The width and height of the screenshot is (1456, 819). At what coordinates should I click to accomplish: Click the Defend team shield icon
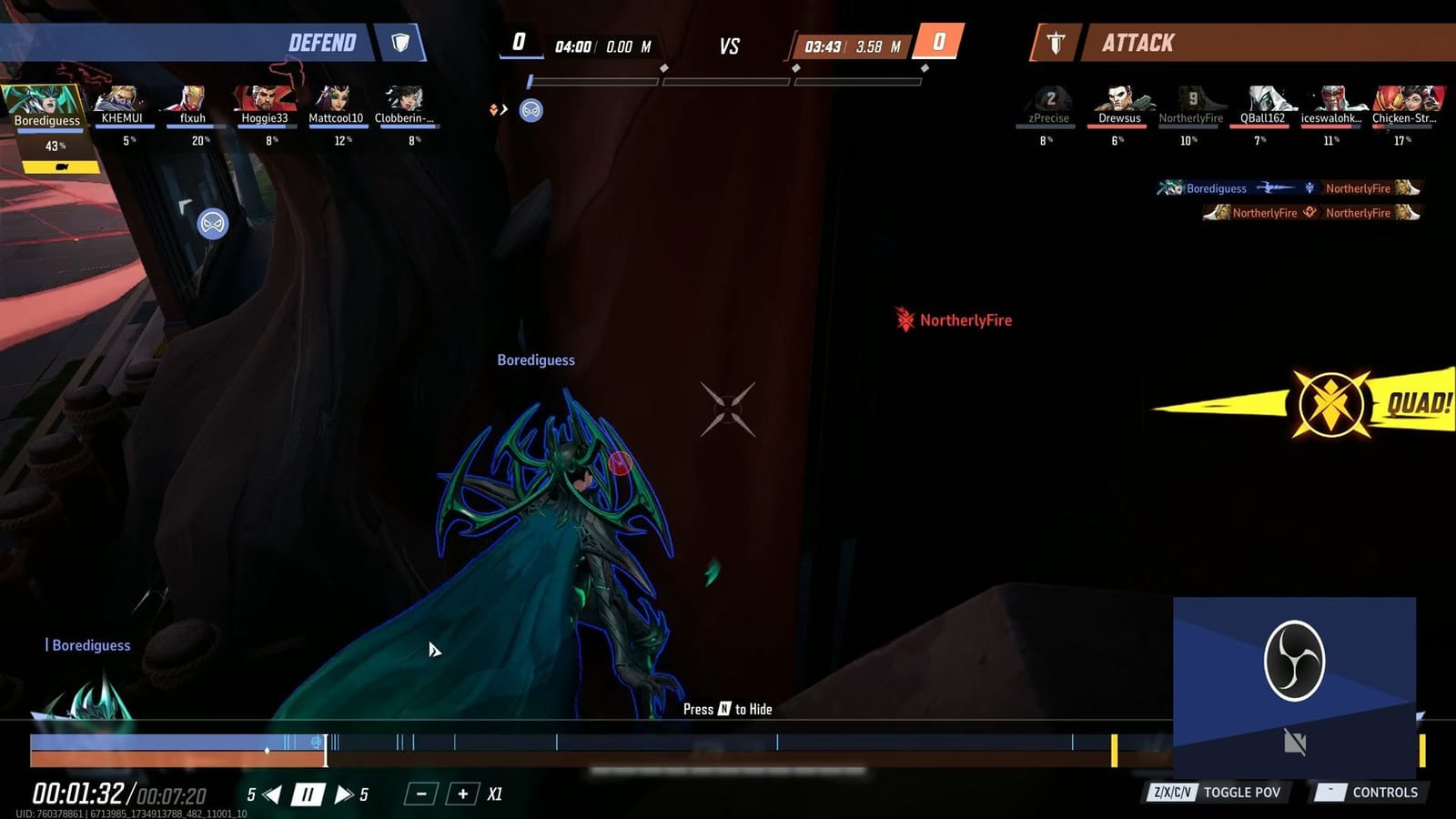tap(399, 43)
